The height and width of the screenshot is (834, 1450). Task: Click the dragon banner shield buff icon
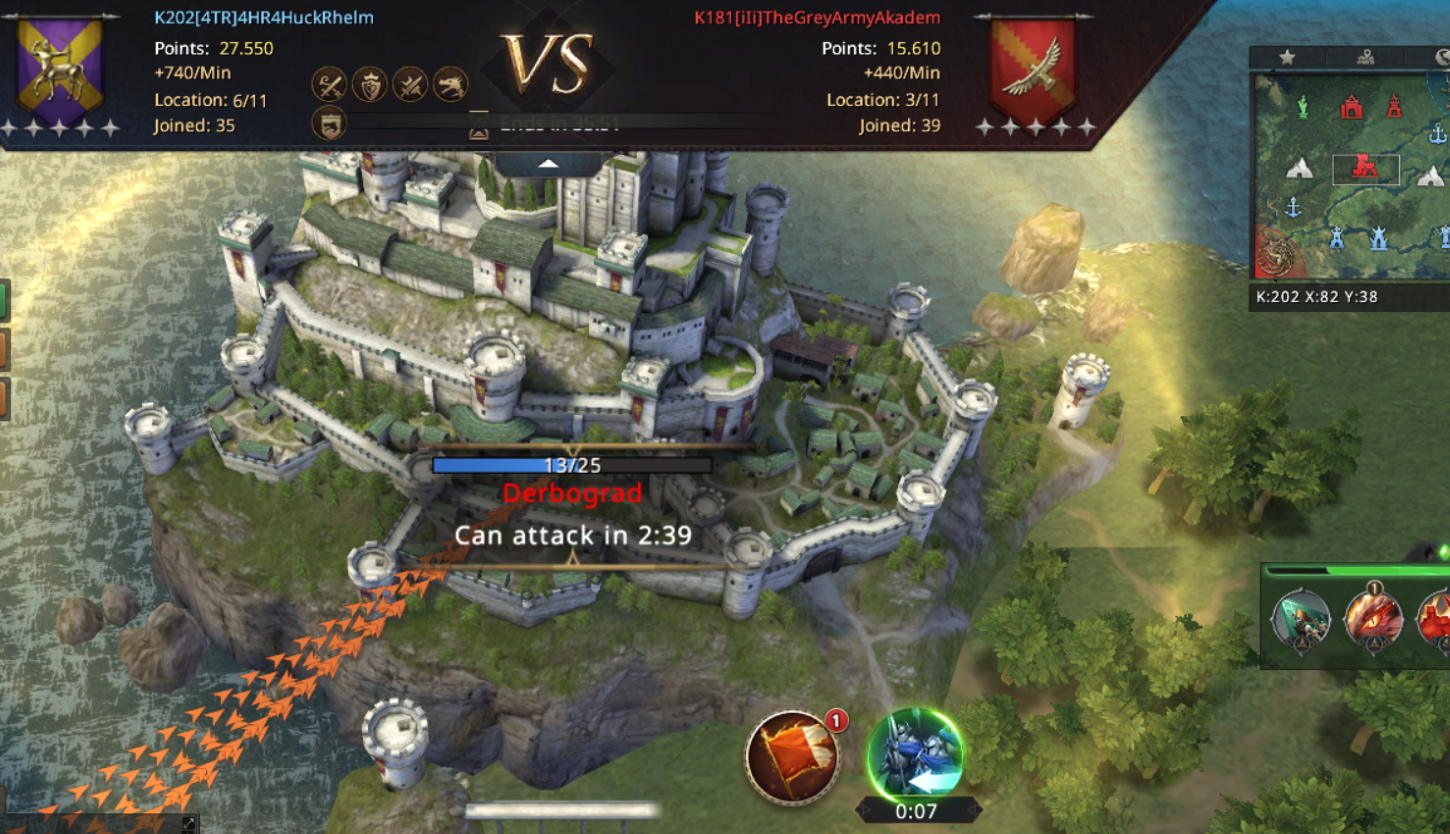(x=329, y=123)
